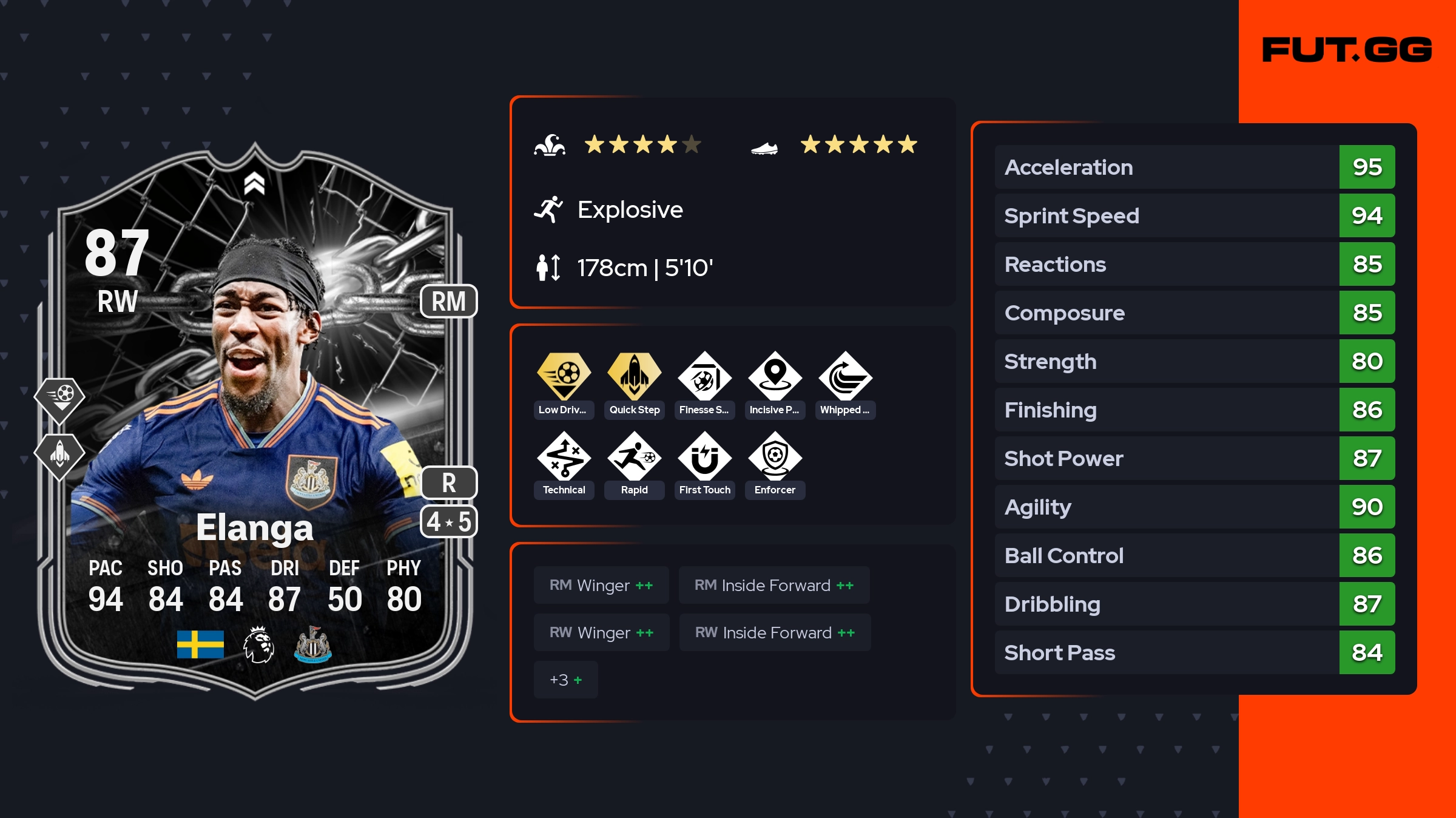Choose the Quick Step playstyle icon
Viewport: 1456px width, 818px height.
(x=634, y=377)
